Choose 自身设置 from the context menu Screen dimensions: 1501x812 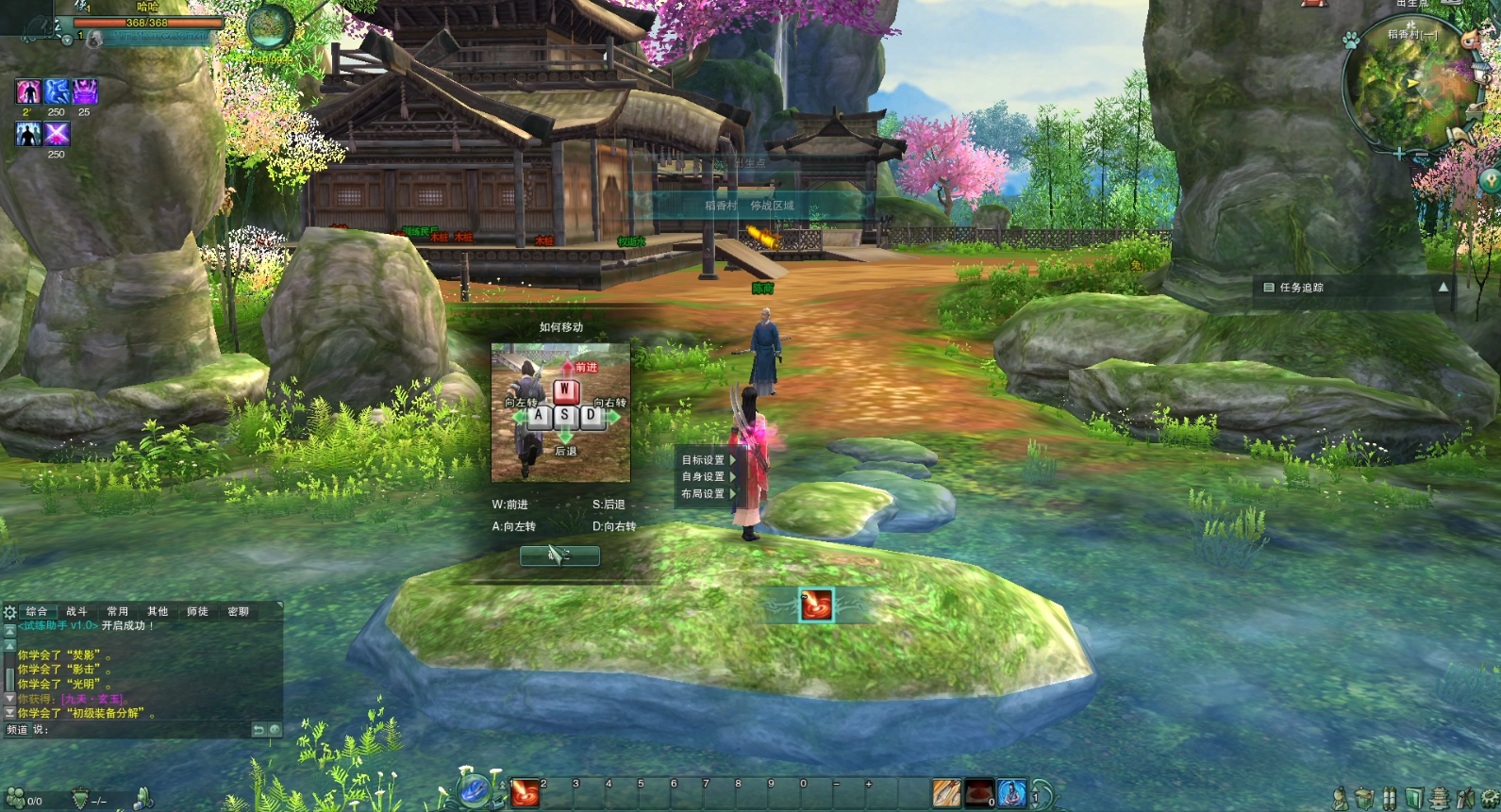tap(704, 477)
